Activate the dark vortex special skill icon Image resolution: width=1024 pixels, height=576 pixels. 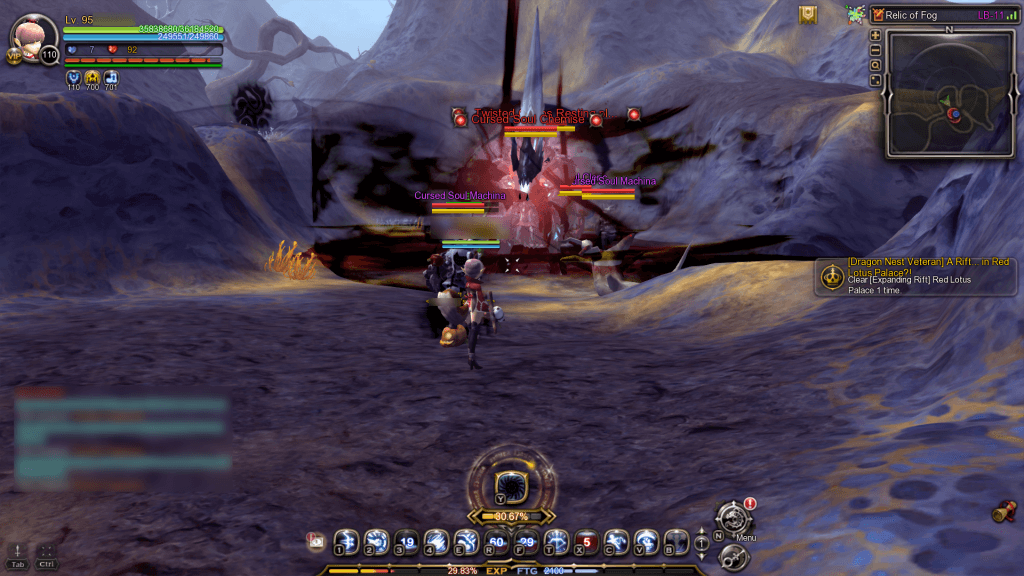[x=511, y=486]
